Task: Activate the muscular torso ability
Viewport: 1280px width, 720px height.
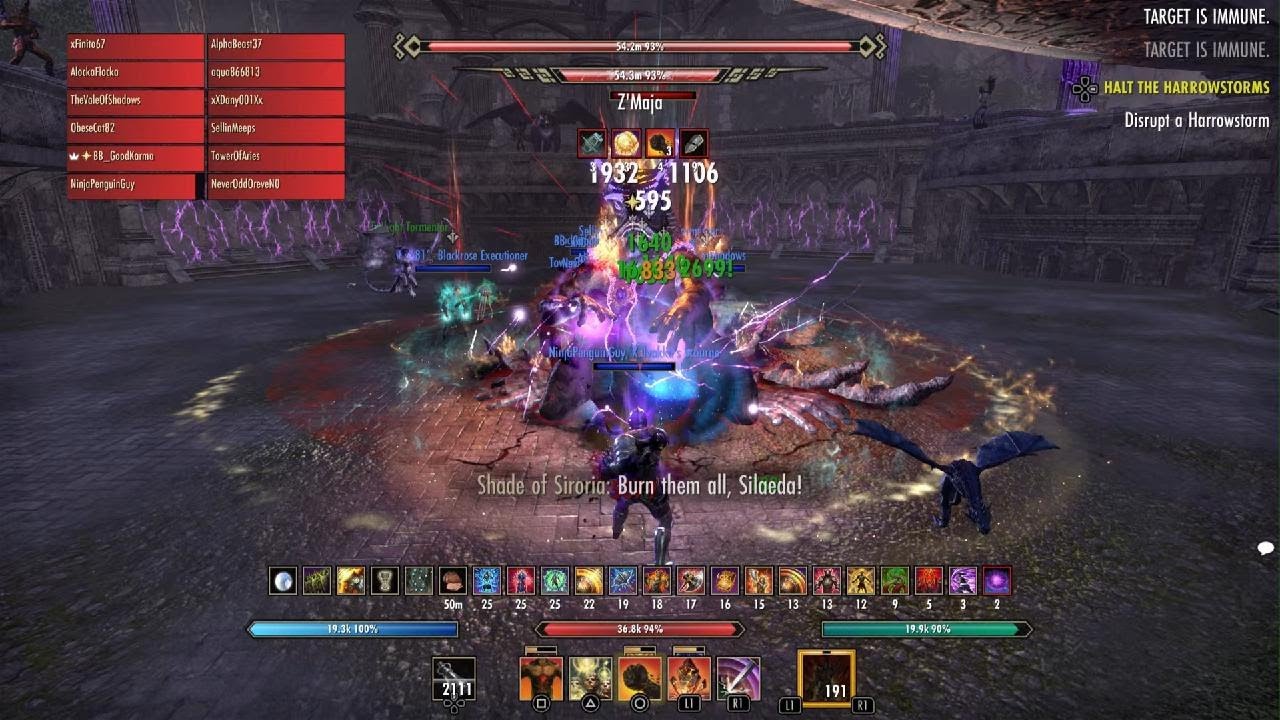Action: tap(541, 679)
